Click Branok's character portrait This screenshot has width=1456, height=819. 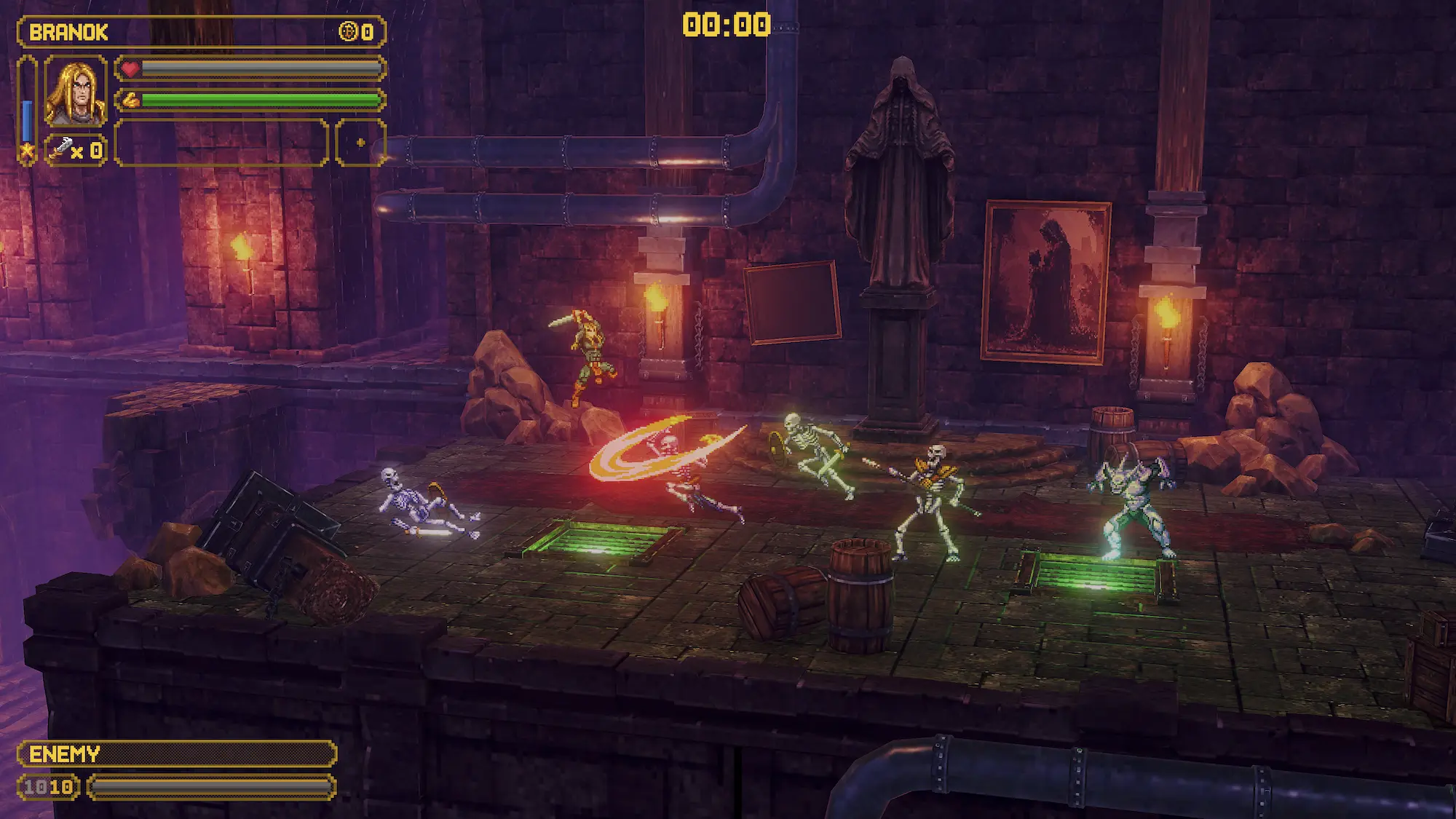coord(75,92)
